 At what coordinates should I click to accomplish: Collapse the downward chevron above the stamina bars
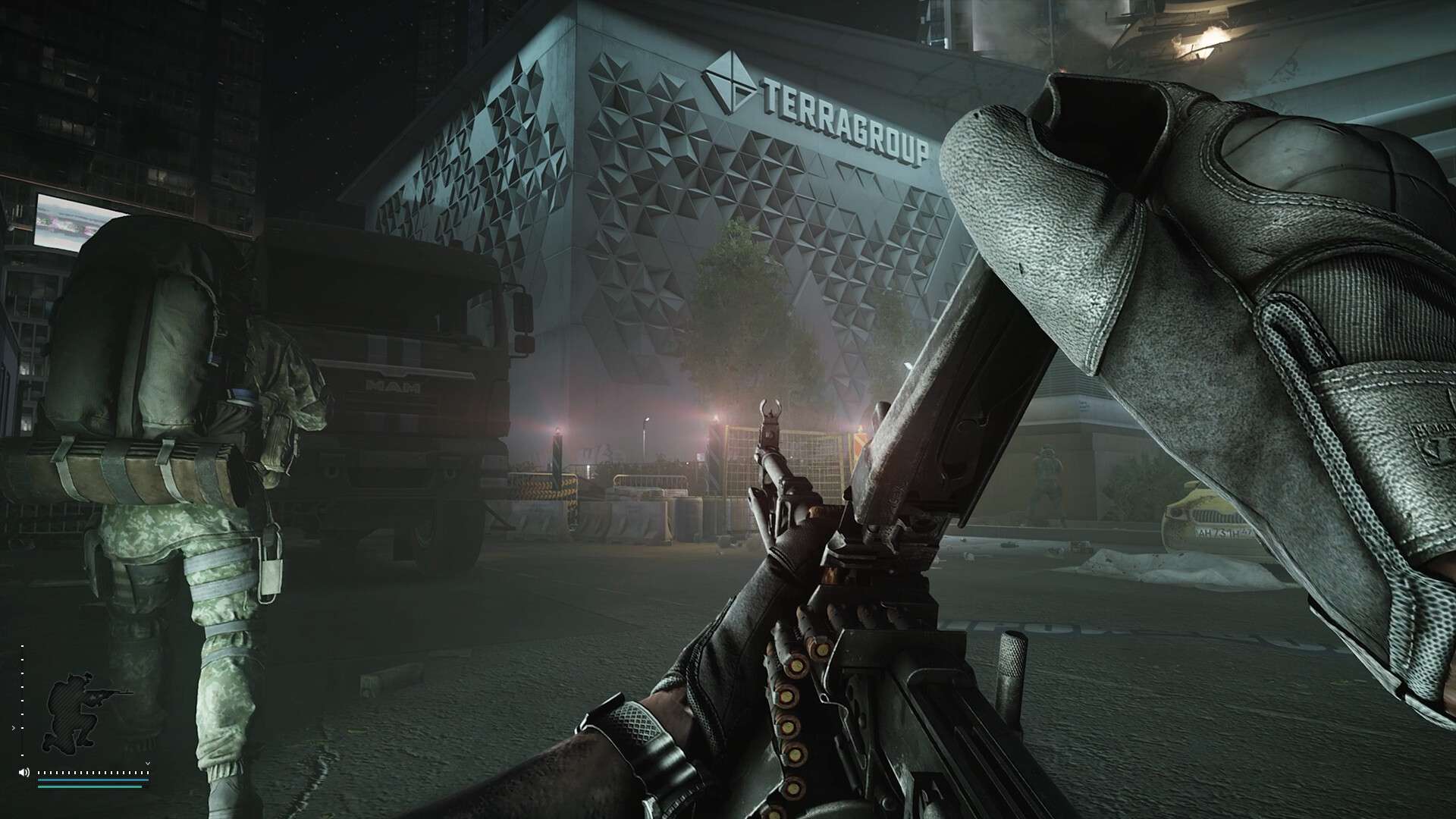coord(148,763)
